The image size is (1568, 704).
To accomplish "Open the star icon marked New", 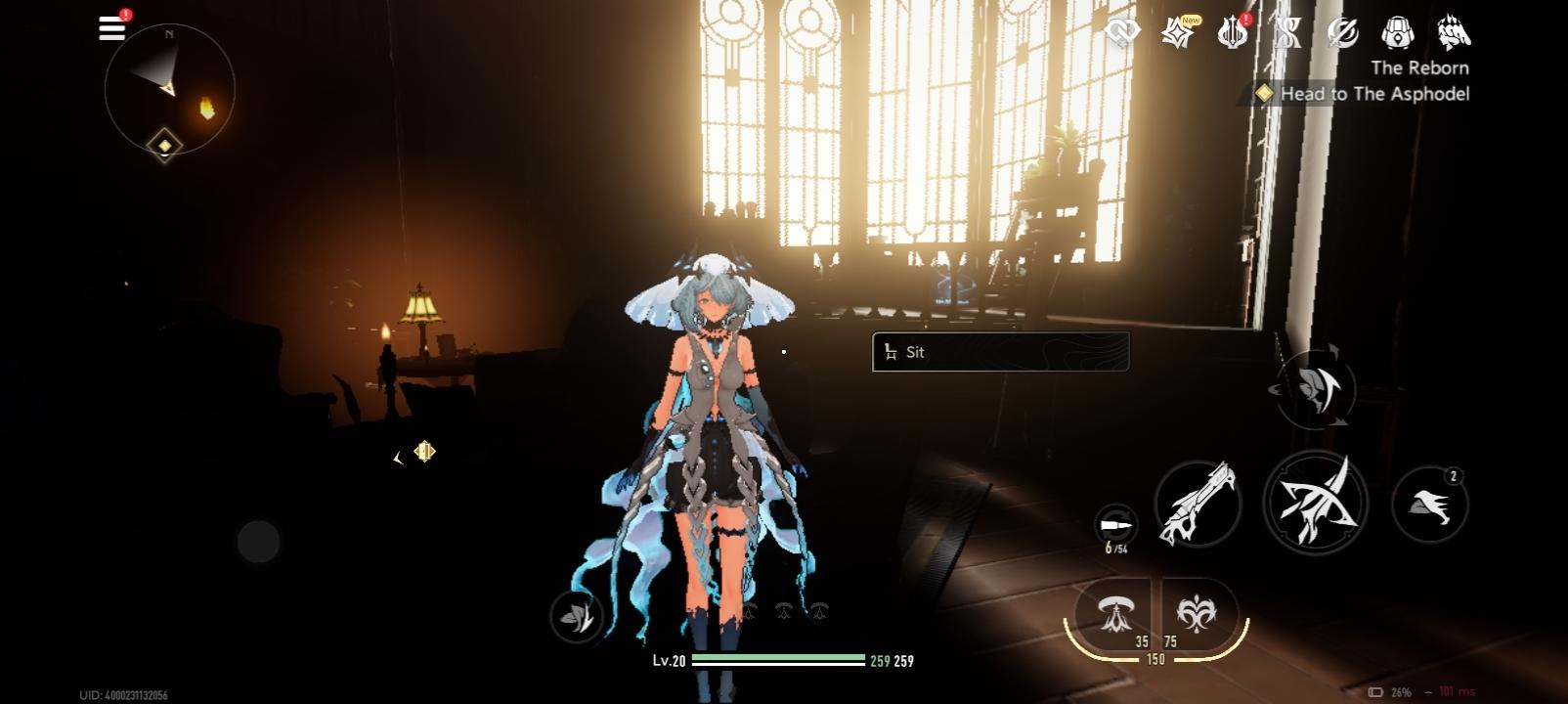I will point(1178,33).
